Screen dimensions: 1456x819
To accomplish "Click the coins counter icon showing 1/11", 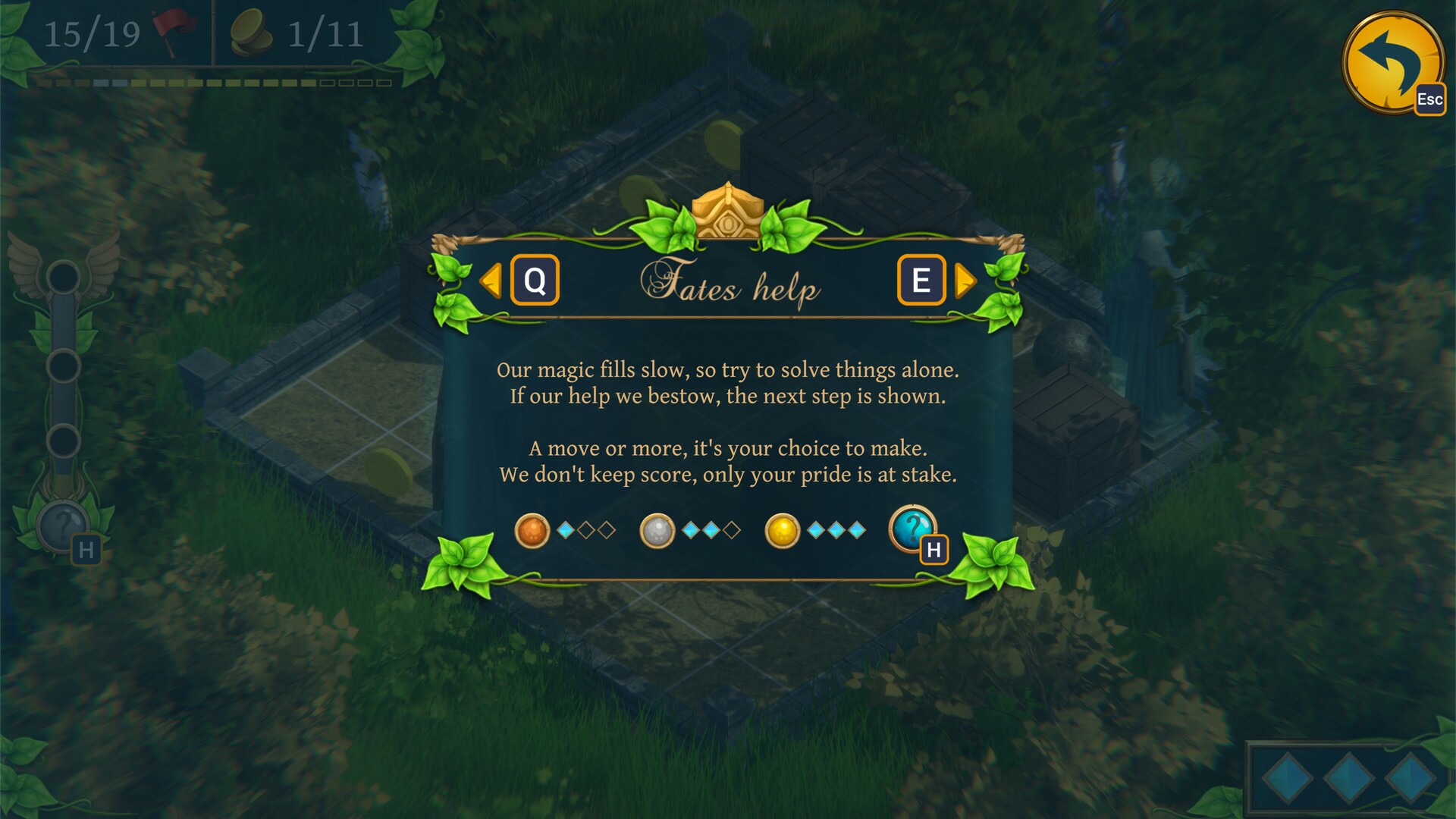I will (x=253, y=33).
